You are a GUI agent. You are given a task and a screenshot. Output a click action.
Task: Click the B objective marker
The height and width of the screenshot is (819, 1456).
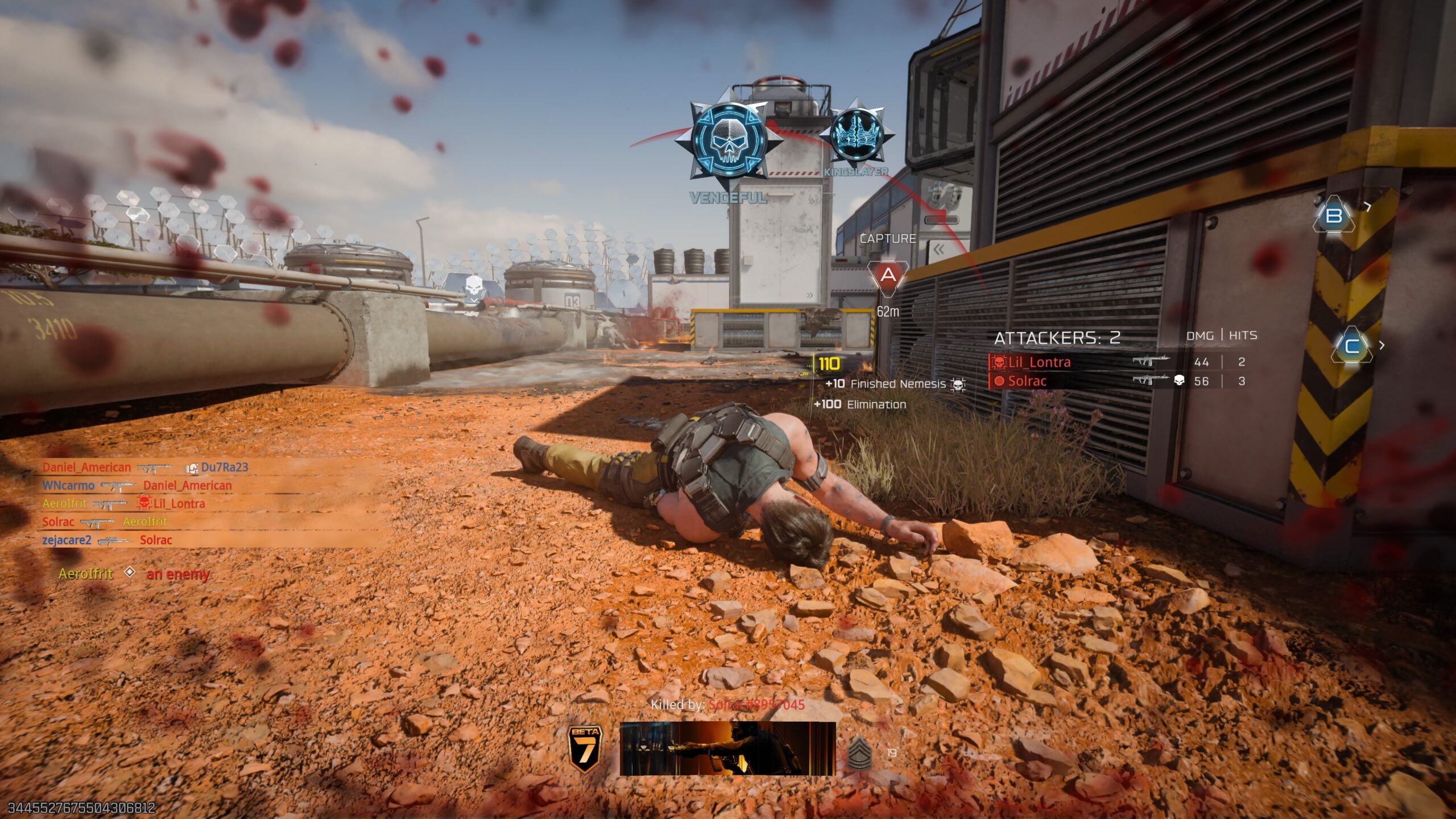pyautogui.click(x=1334, y=216)
